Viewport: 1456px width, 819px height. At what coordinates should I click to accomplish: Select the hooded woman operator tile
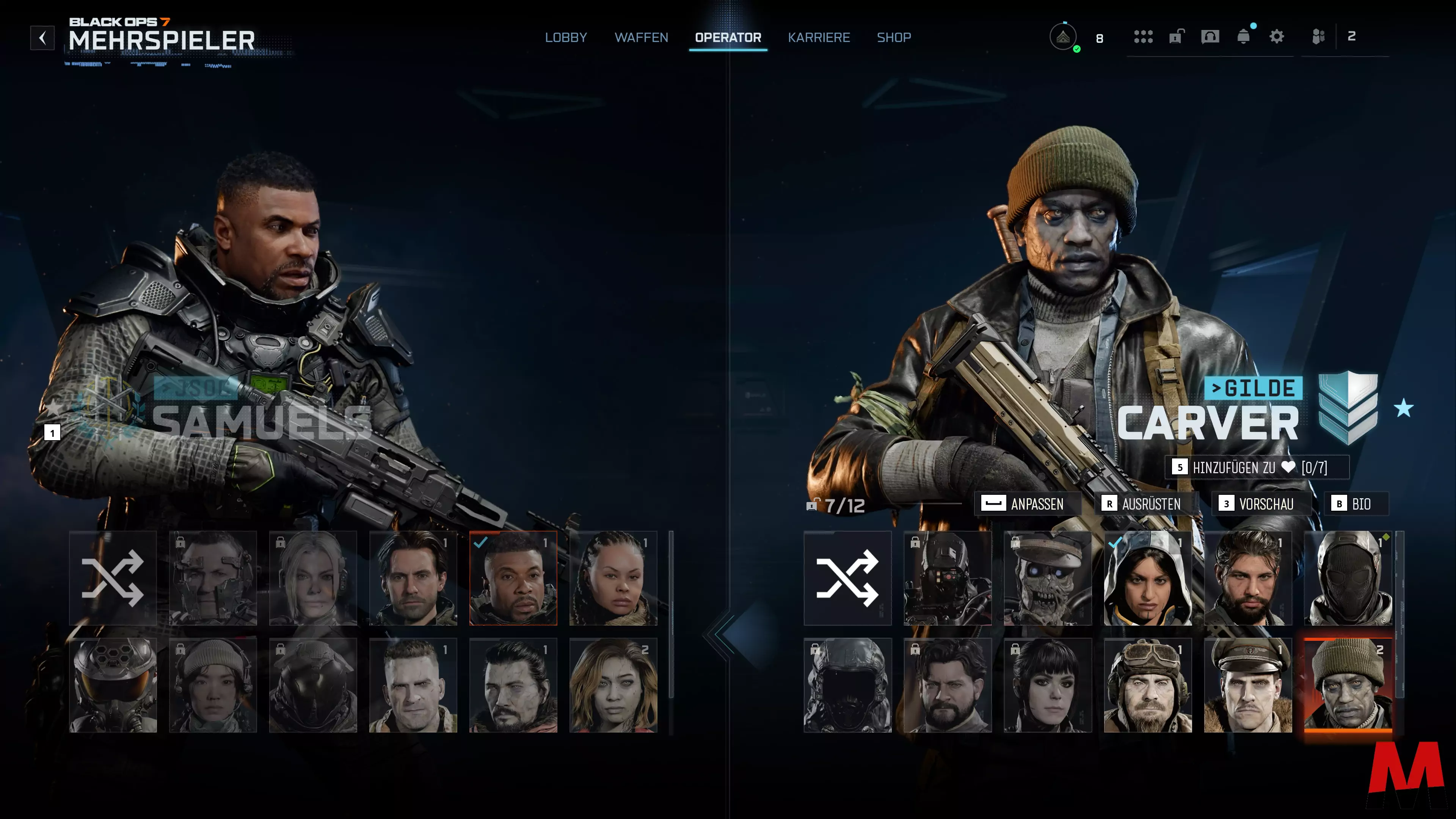point(1147,577)
